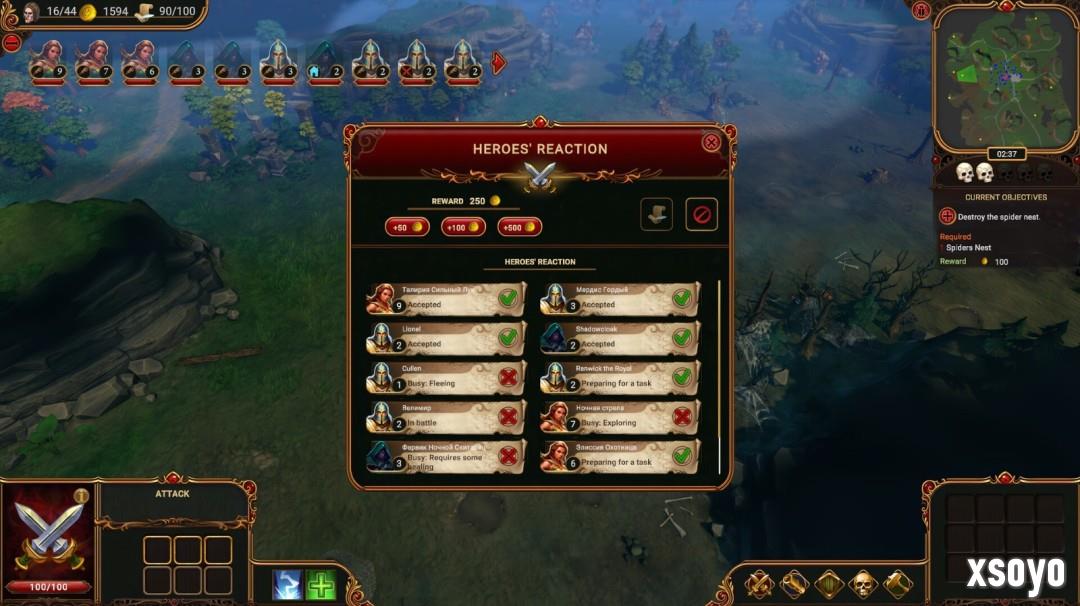Choose the crossed swords attack toolbar icon

click(x=759, y=584)
